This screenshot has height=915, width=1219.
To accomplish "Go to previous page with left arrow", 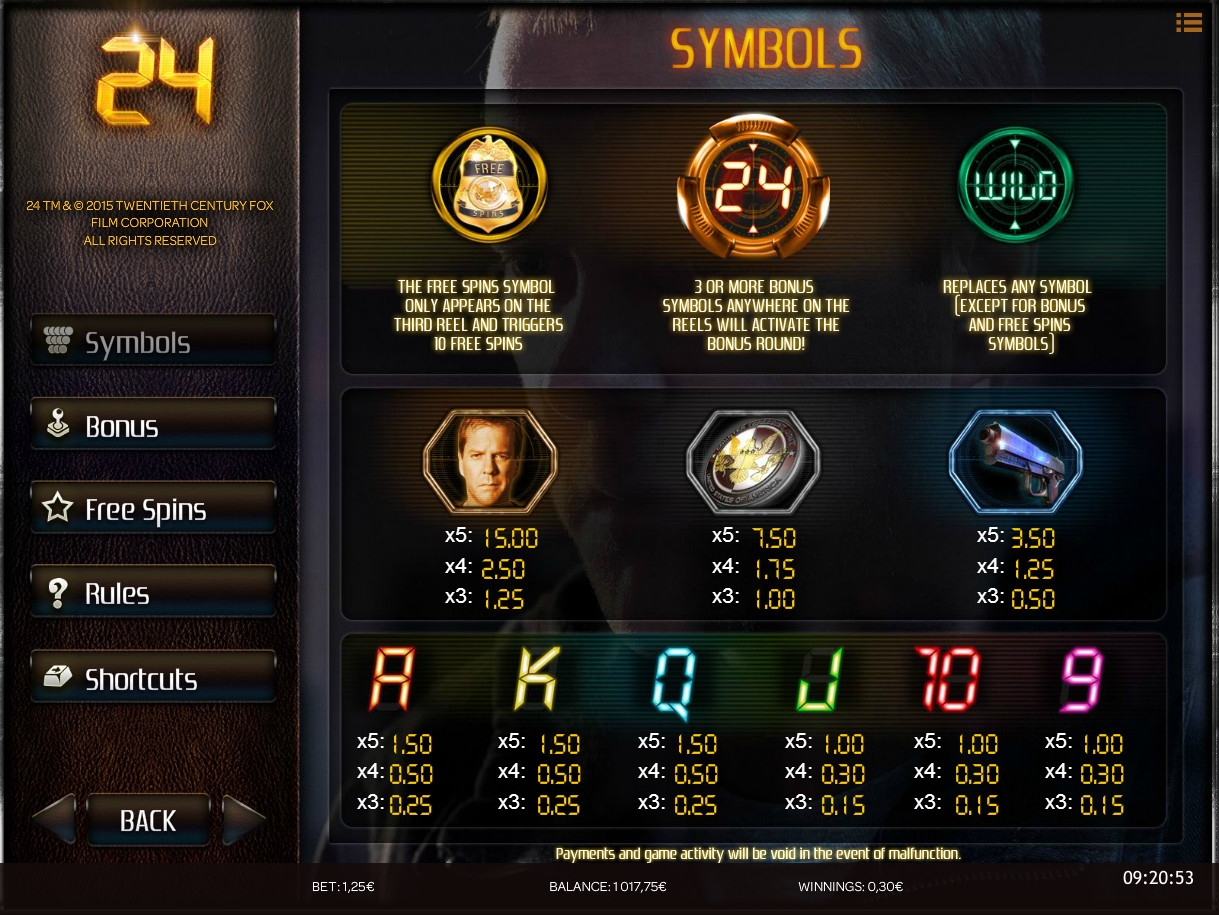I will tap(55, 820).
